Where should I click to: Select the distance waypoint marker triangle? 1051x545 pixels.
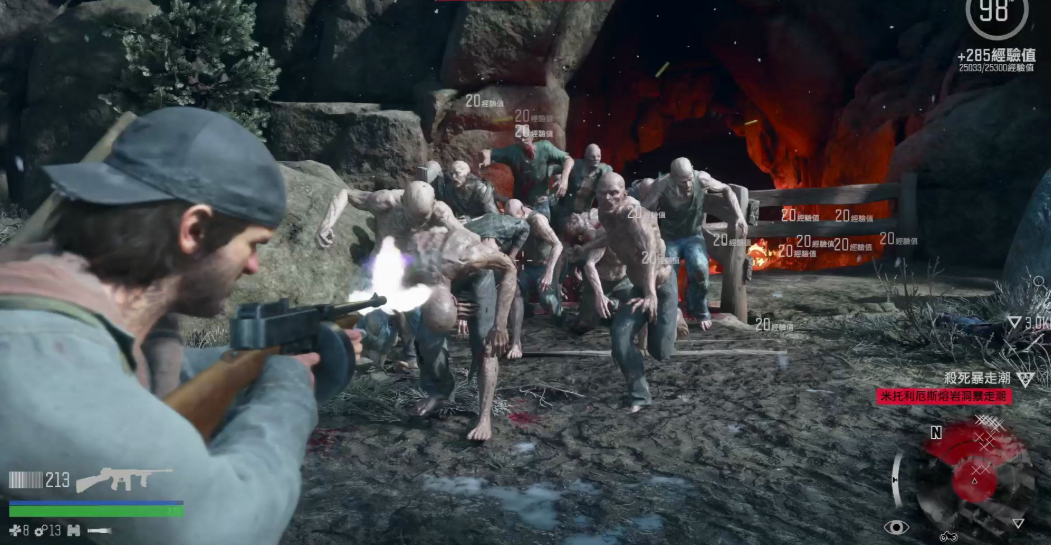tap(1013, 322)
